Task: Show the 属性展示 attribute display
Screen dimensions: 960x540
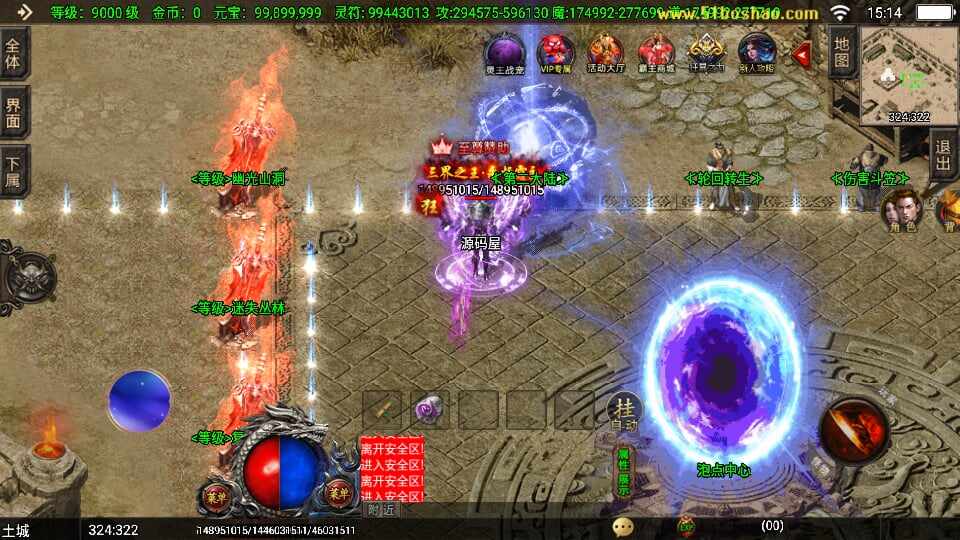Action: tap(624, 472)
